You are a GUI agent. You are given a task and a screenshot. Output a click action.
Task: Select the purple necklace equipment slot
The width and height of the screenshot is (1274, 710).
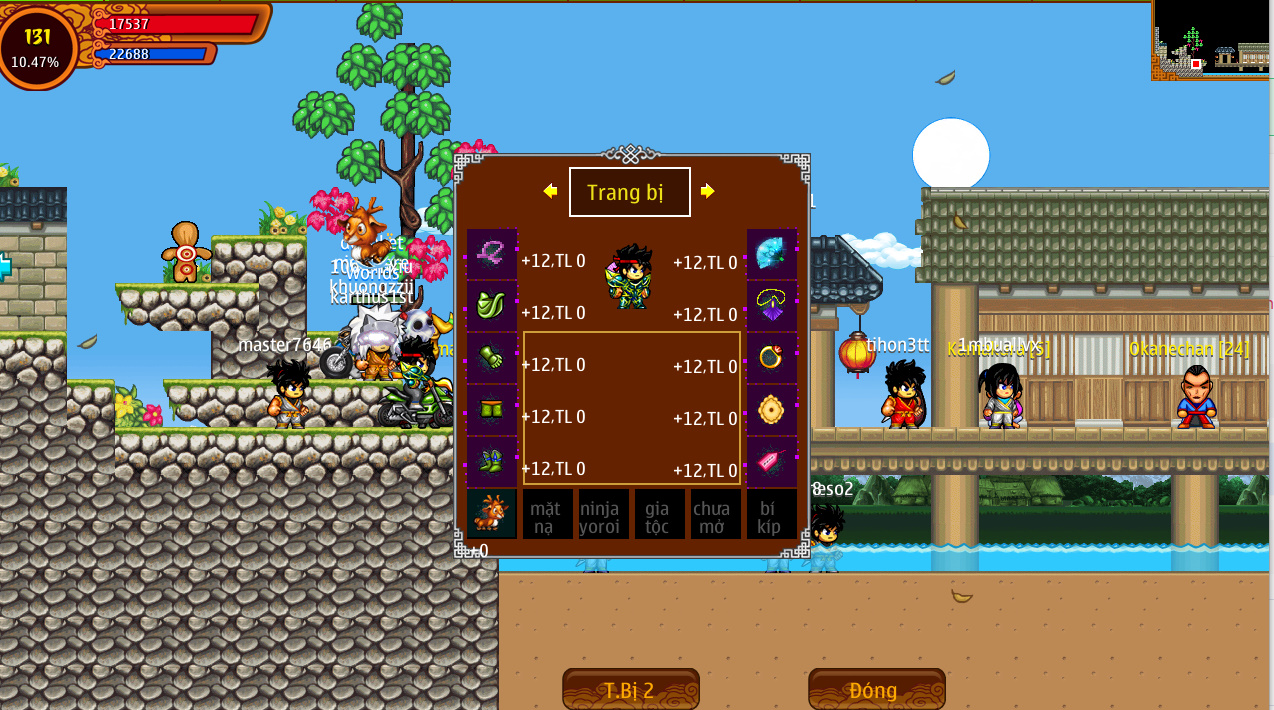point(772,306)
